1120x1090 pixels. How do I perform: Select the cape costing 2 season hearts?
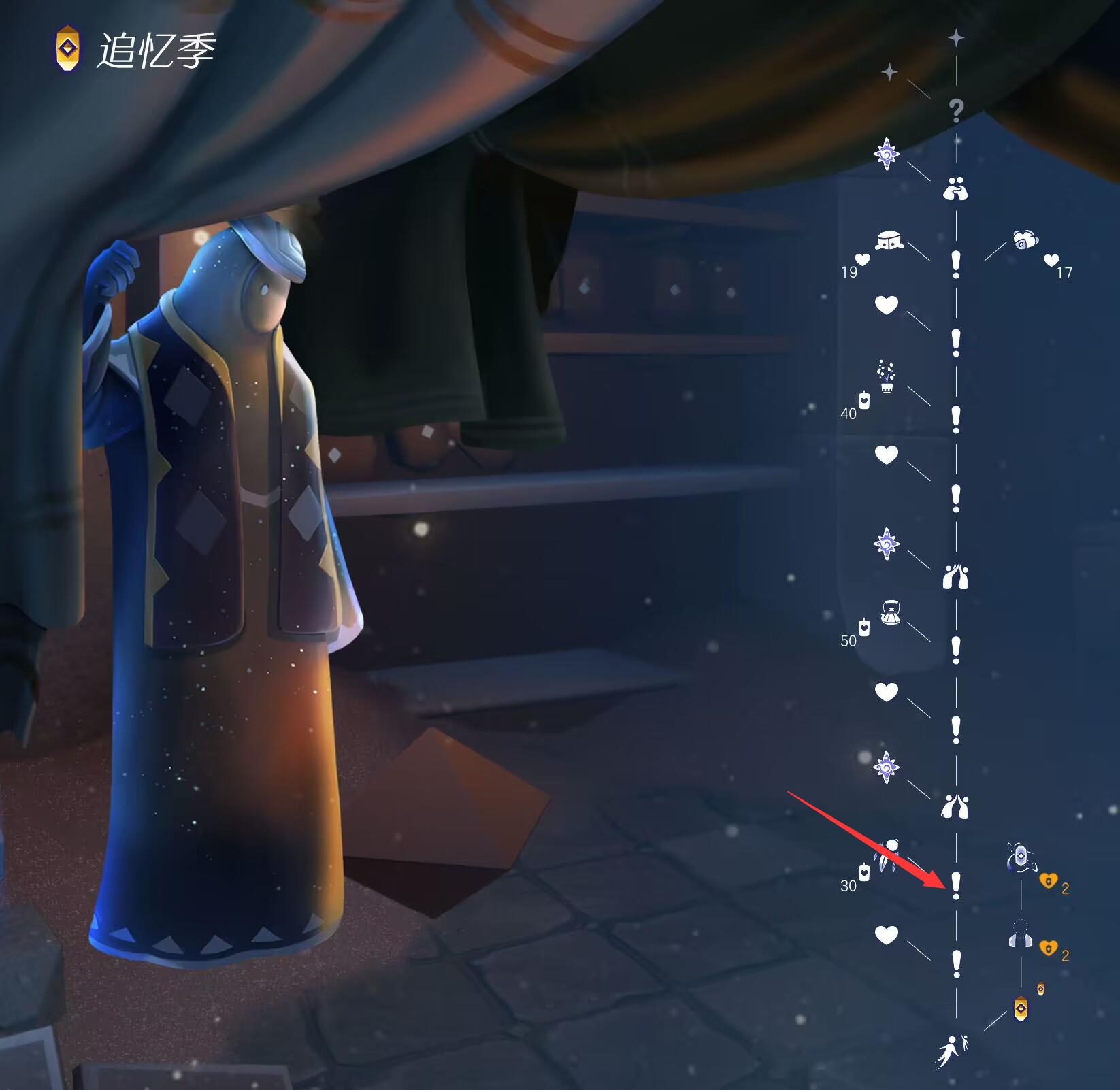point(1019,934)
